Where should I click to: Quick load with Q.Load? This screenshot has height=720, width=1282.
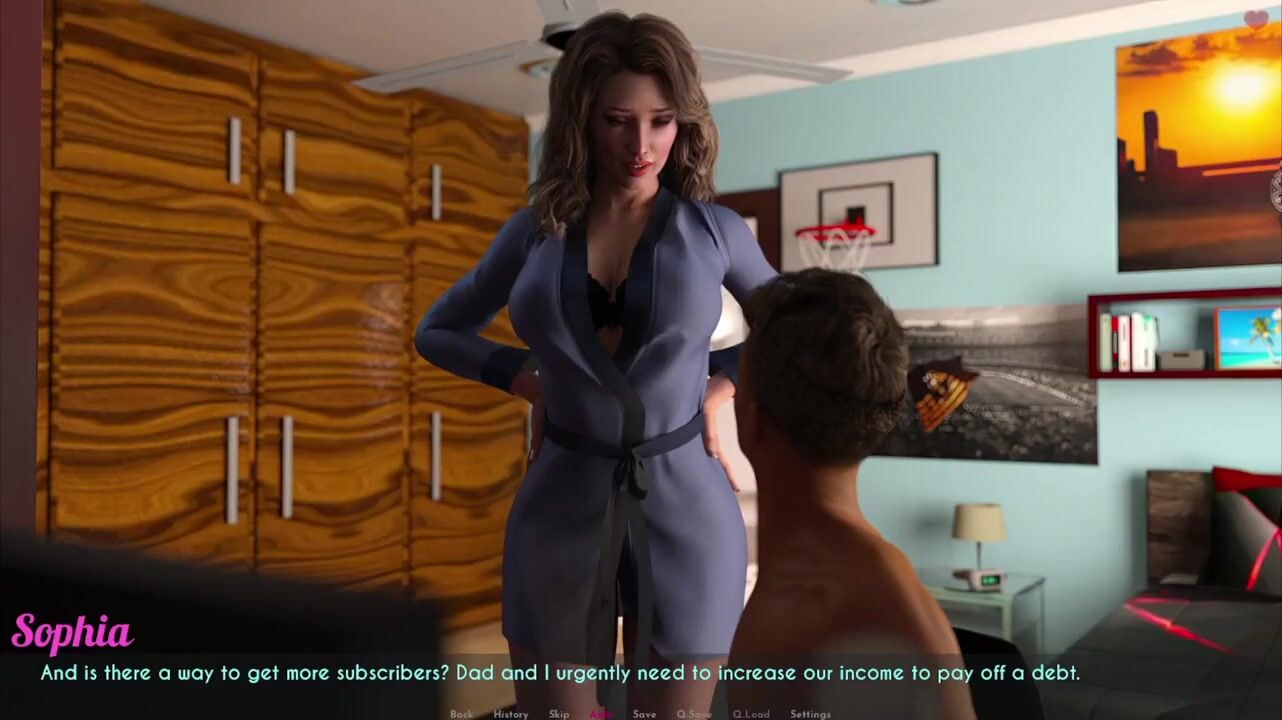coord(751,714)
